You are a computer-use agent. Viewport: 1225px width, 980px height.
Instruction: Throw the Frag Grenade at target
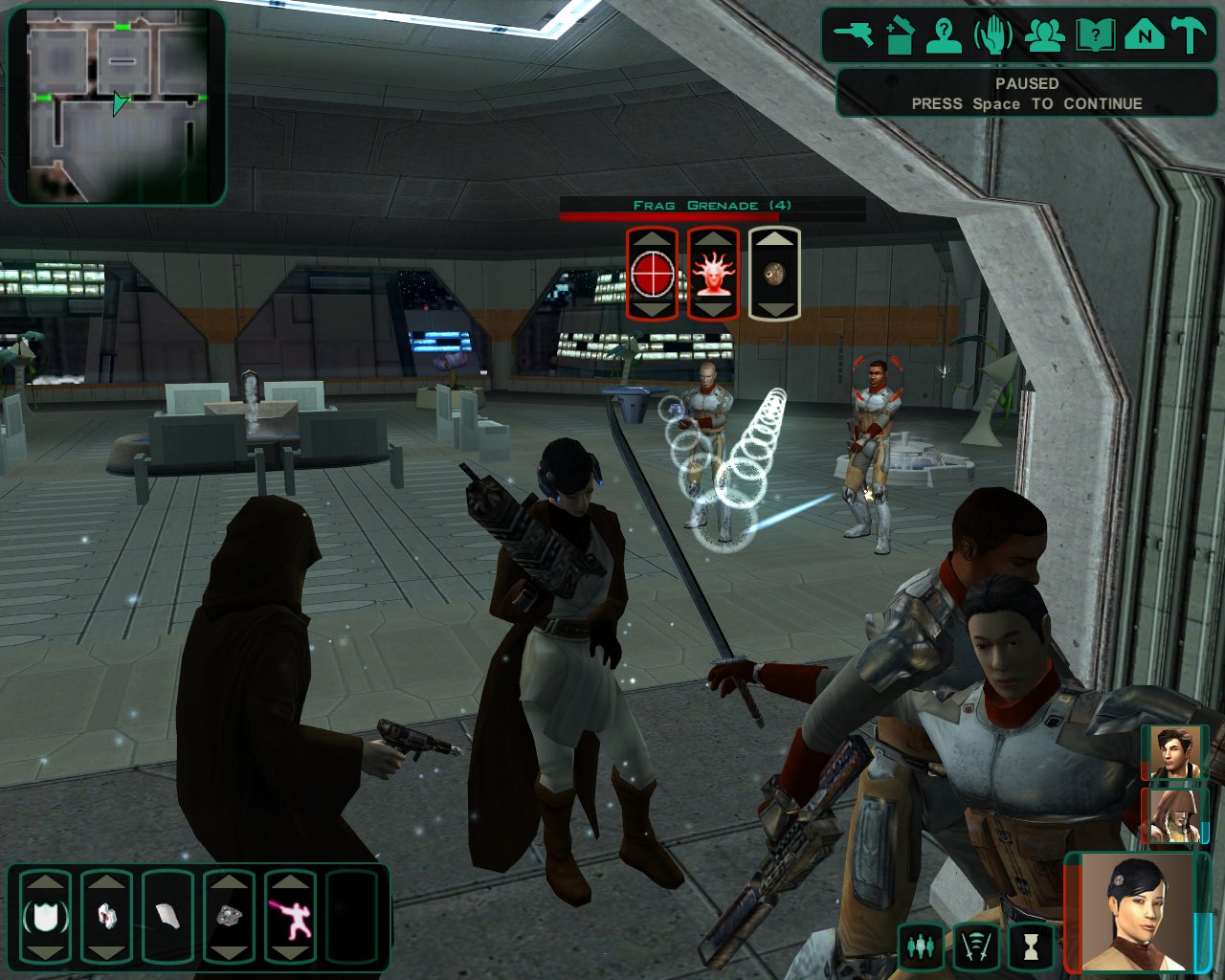(774, 274)
